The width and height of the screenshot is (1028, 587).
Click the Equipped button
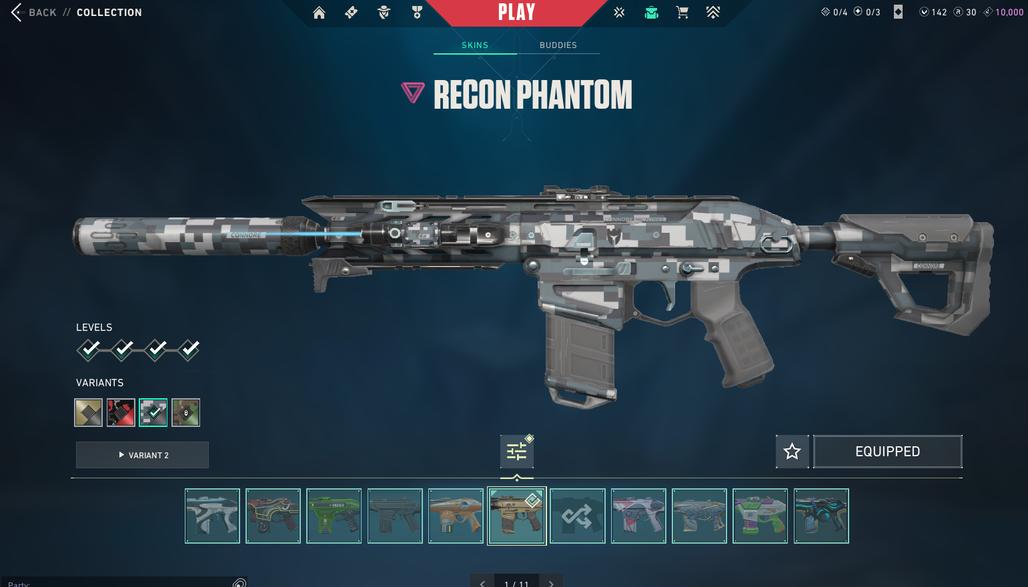(x=887, y=452)
